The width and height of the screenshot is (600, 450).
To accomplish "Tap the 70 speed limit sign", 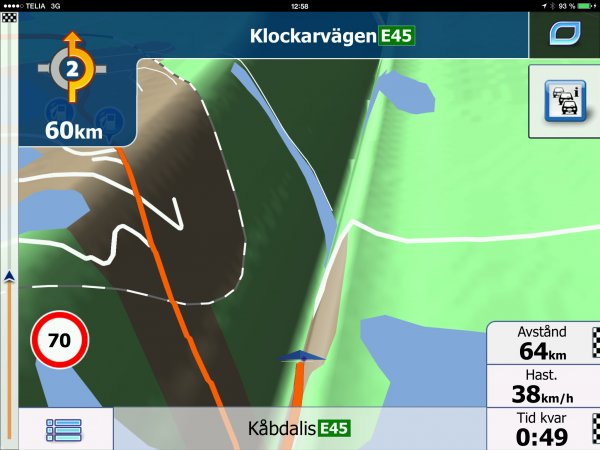I will click(60, 340).
